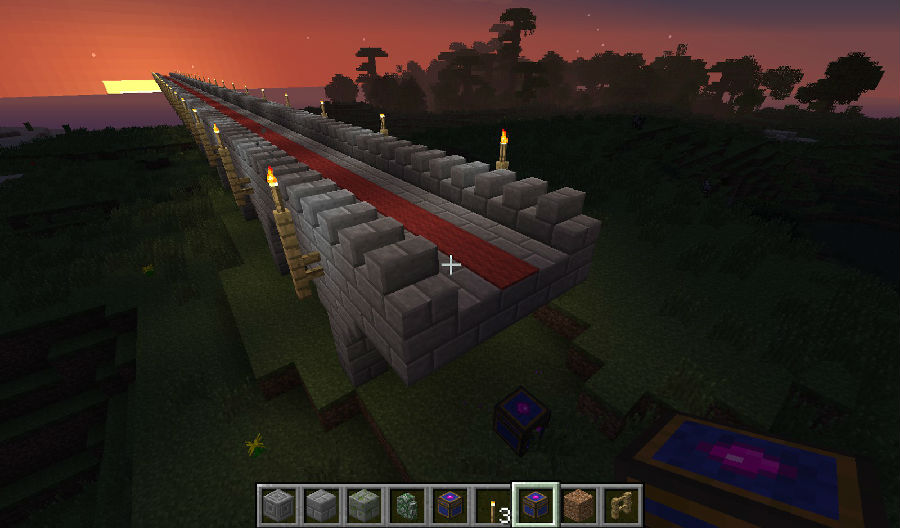
Task: Pick the dark green mossy block slot
Action: coord(406,504)
